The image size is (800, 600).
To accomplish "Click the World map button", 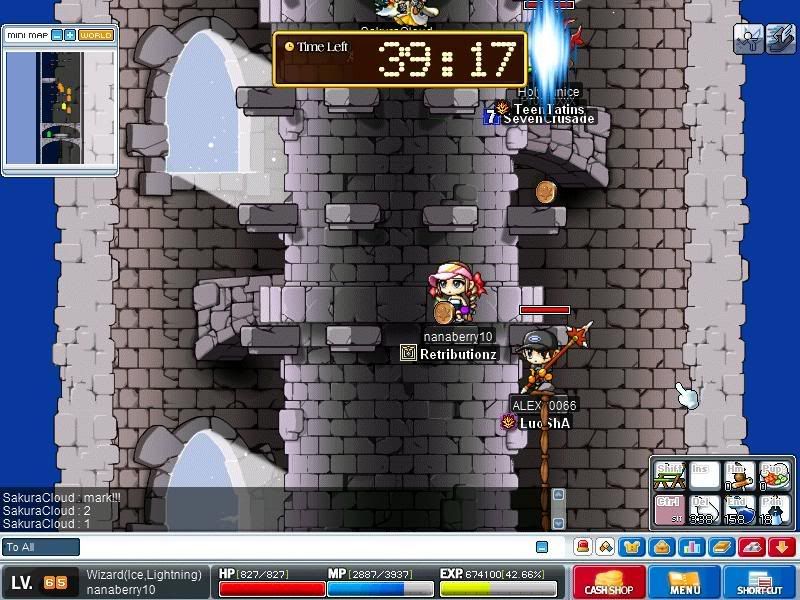I will 97,35.
